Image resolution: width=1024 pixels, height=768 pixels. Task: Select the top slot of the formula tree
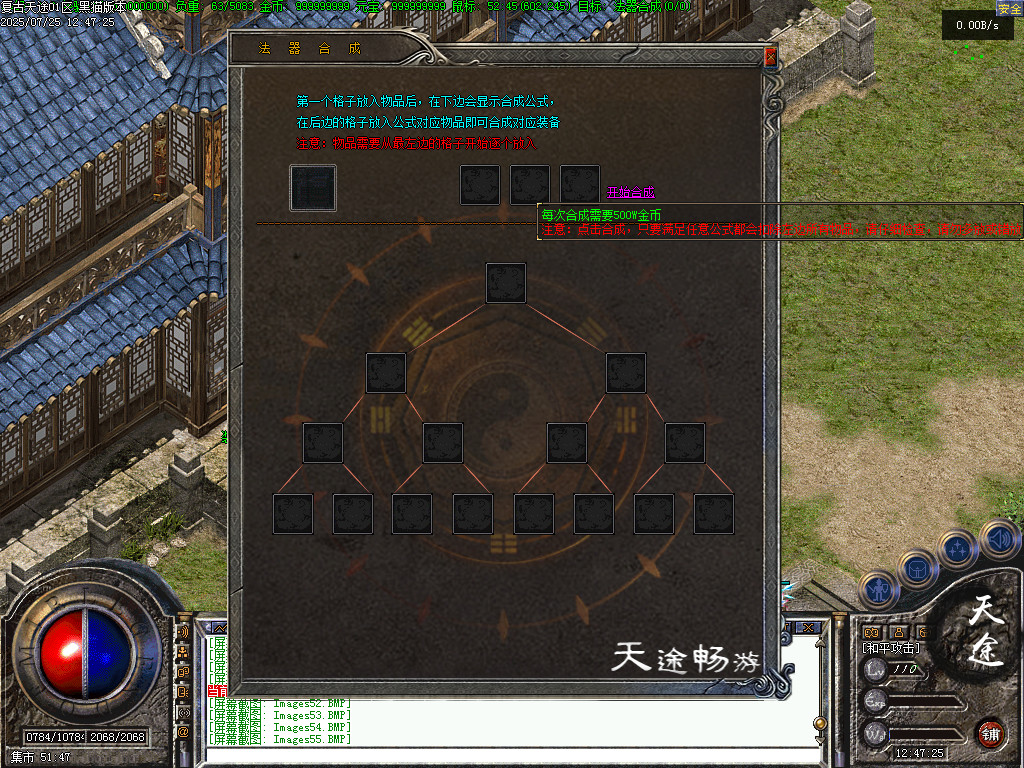point(506,283)
